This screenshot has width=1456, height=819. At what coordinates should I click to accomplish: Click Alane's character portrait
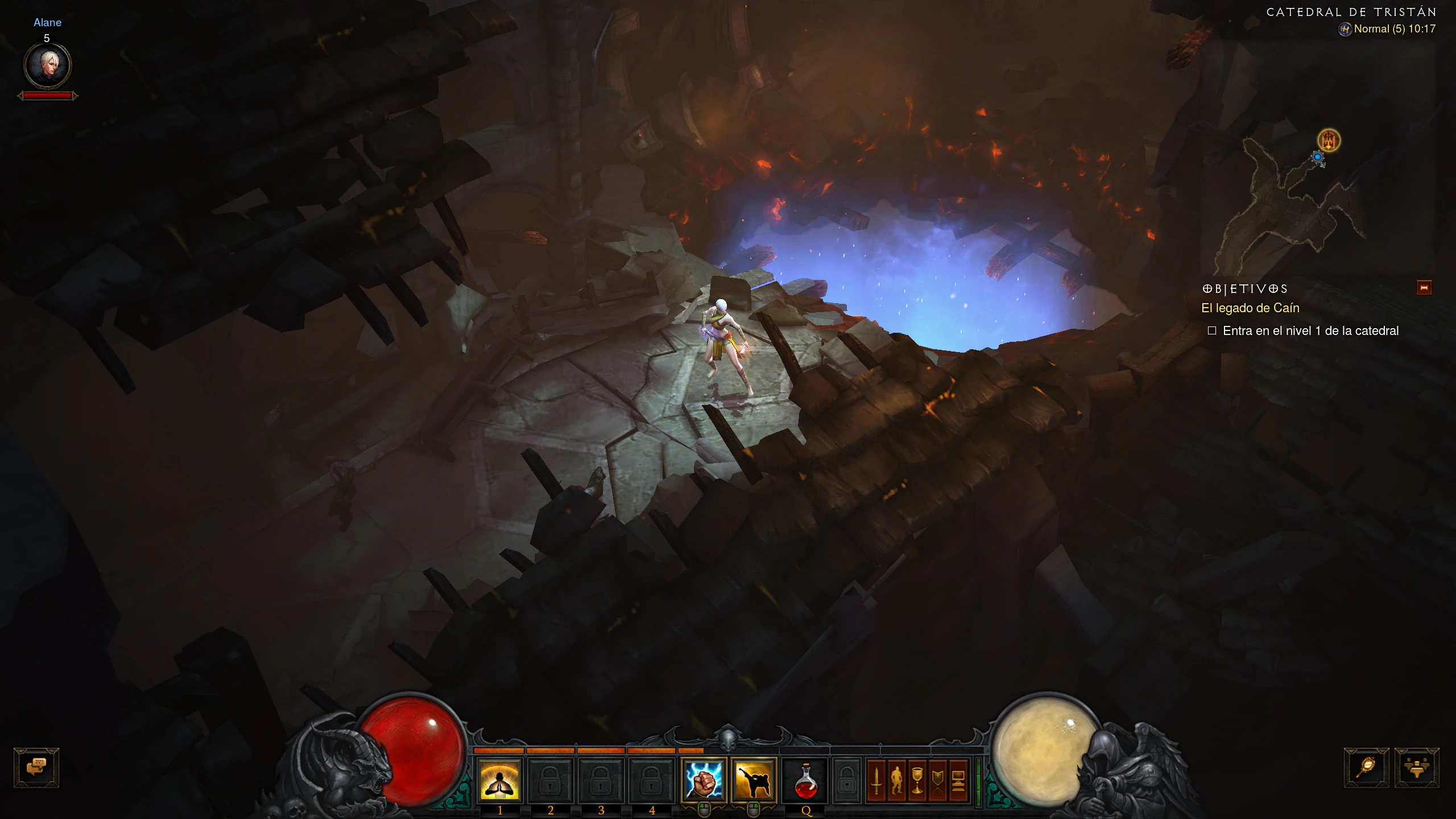click(47, 65)
